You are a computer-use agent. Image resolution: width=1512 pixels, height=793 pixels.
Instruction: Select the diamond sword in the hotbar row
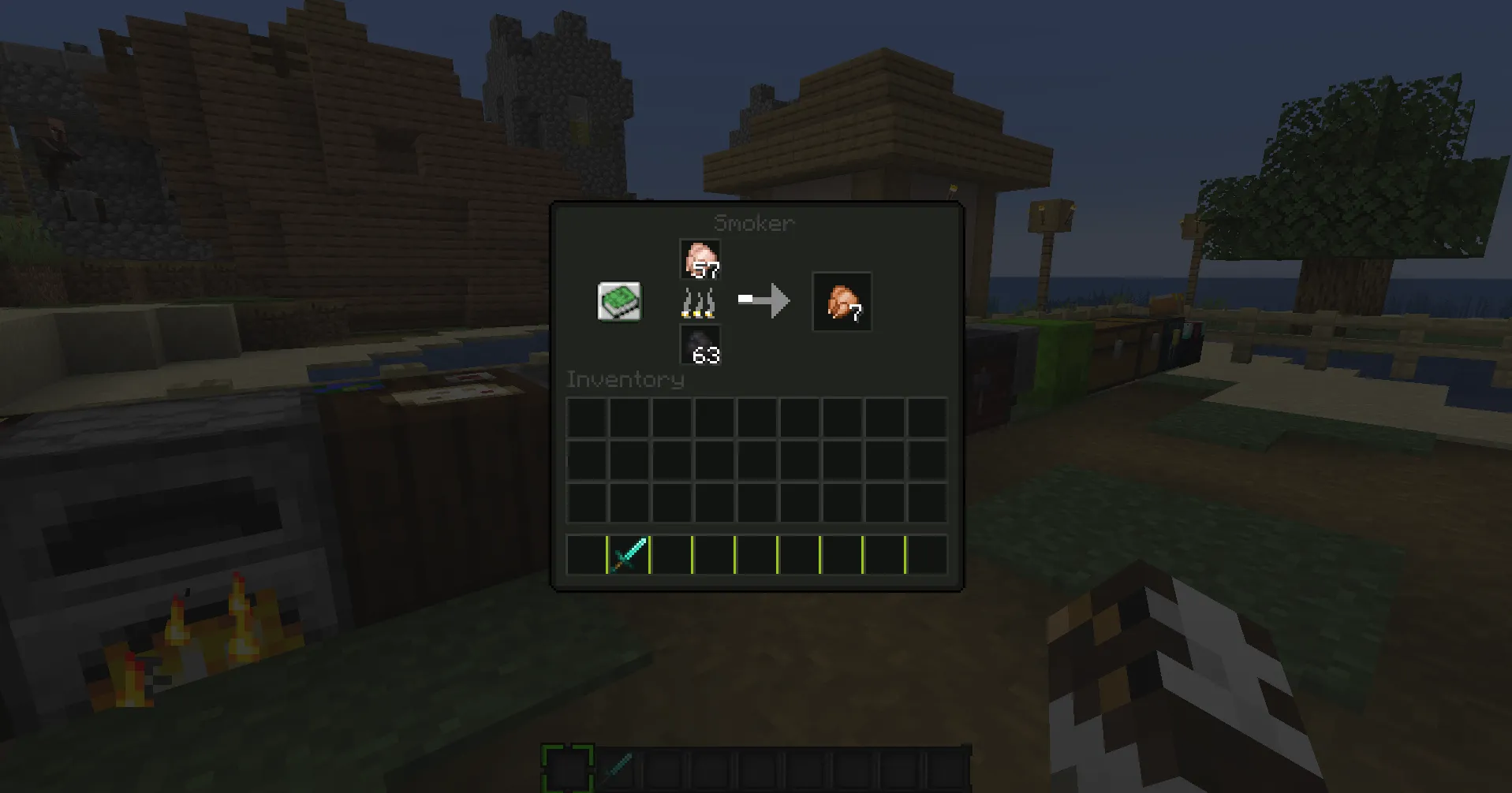(628, 554)
